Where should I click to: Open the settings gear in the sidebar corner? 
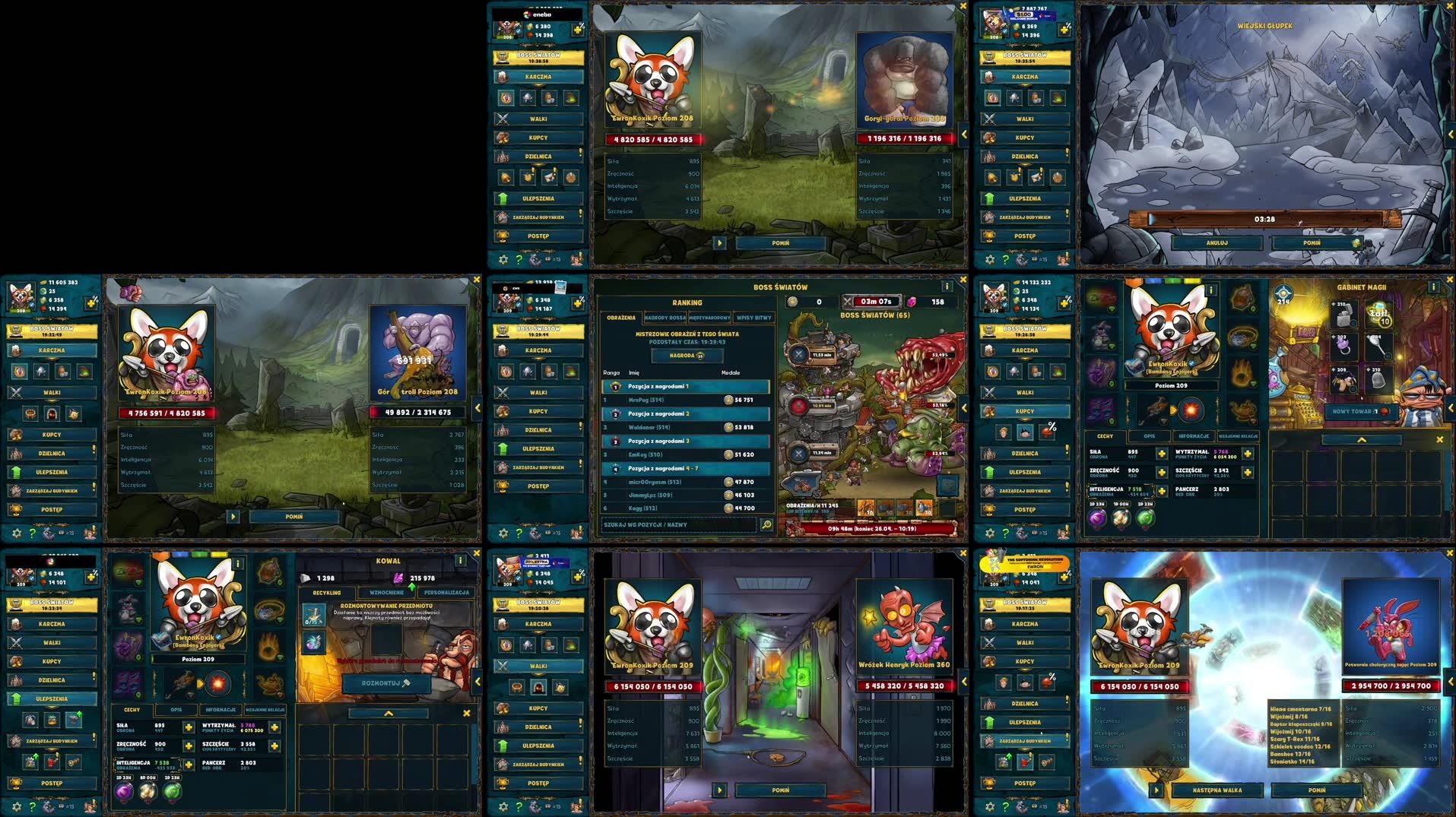pyautogui.click(x=501, y=259)
